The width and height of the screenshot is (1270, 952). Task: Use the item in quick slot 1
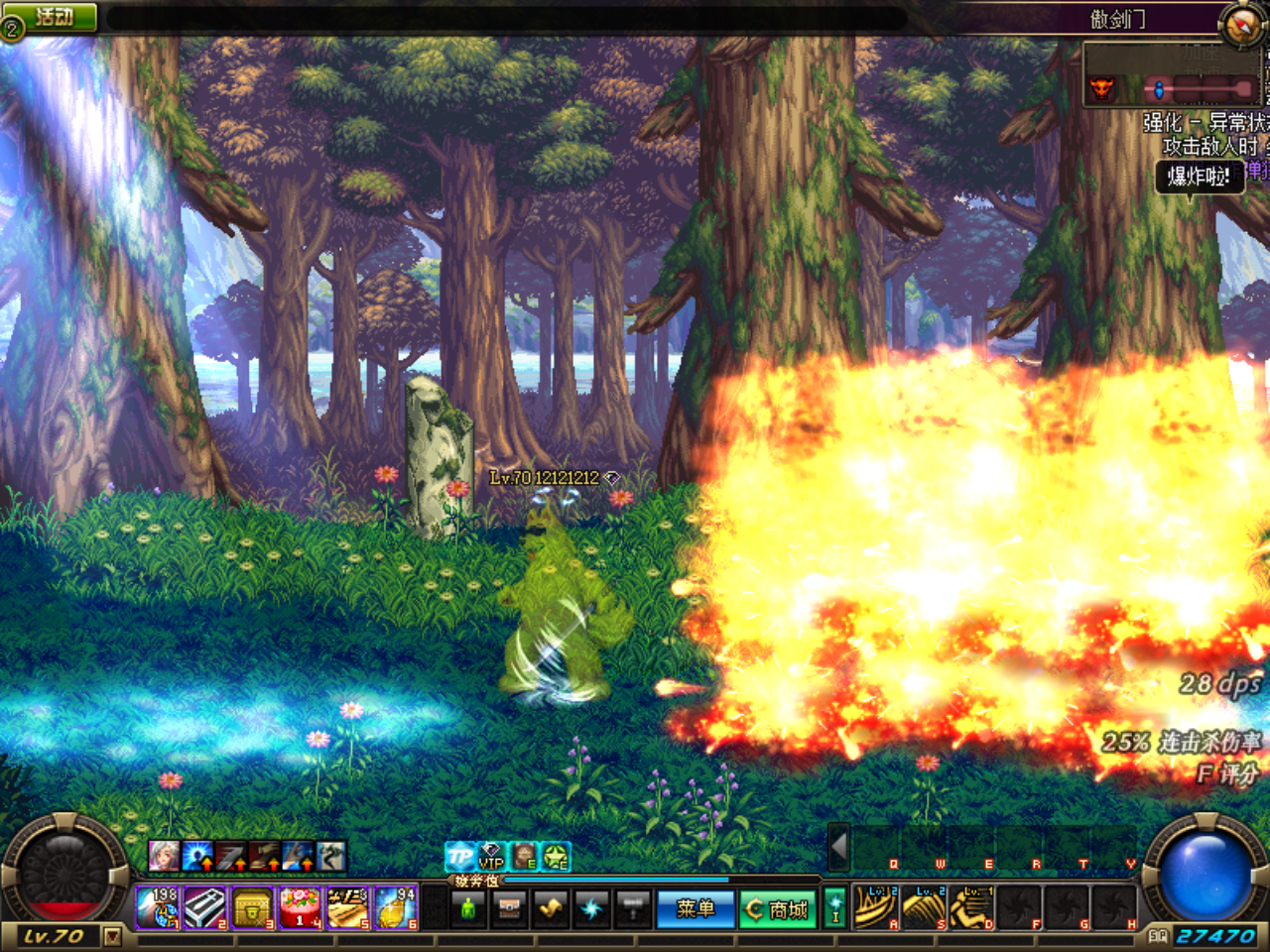pyautogui.click(x=158, y=907)
